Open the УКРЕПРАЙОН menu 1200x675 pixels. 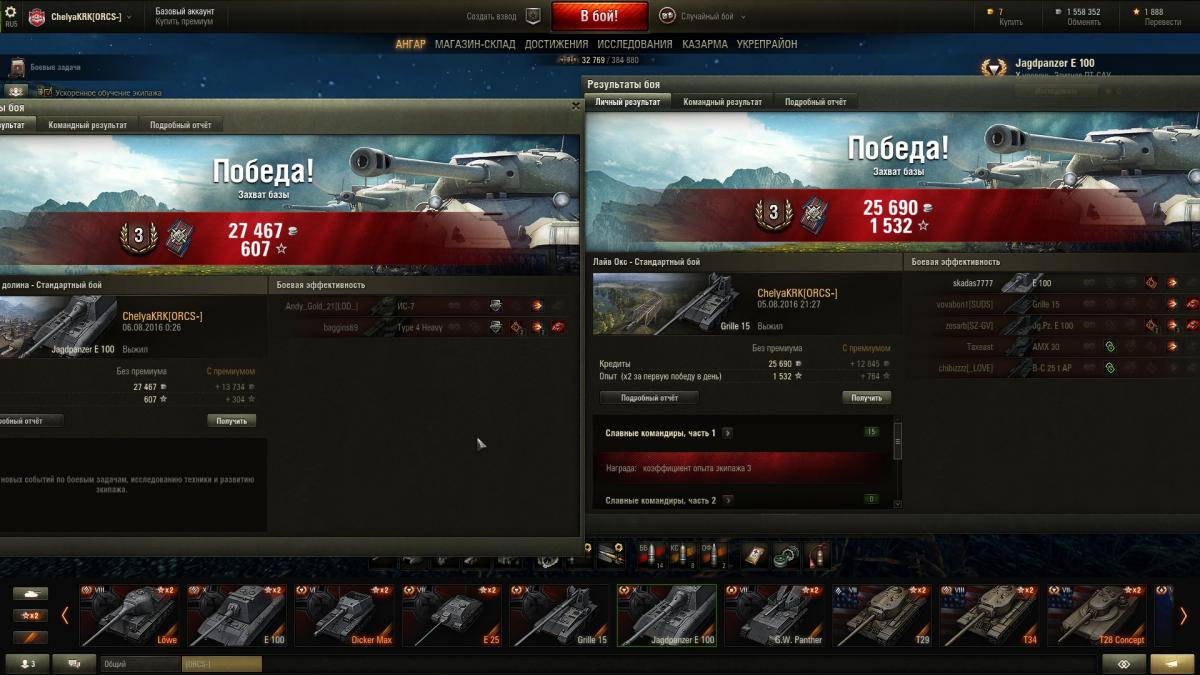tap(766, 44)
